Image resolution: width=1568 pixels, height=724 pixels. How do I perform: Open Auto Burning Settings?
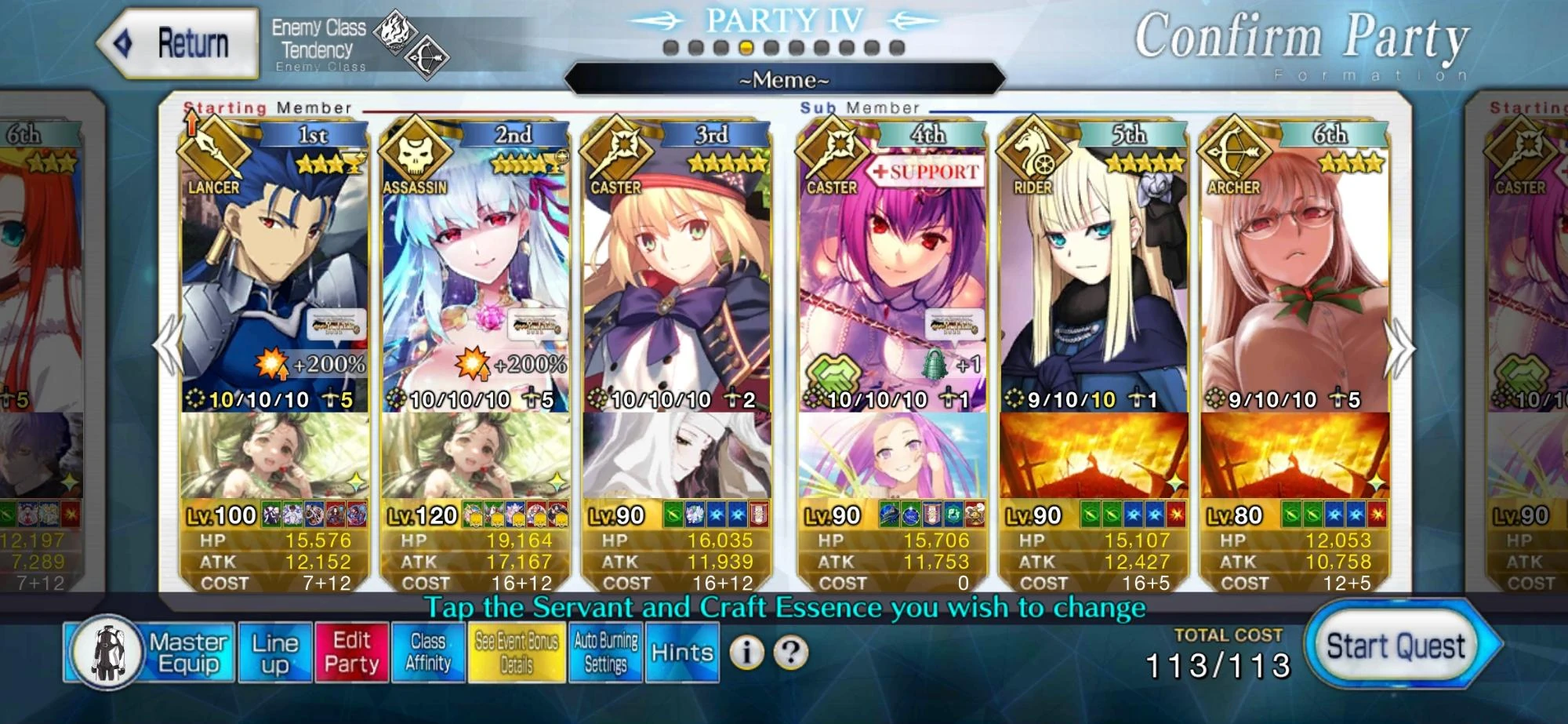605,651
